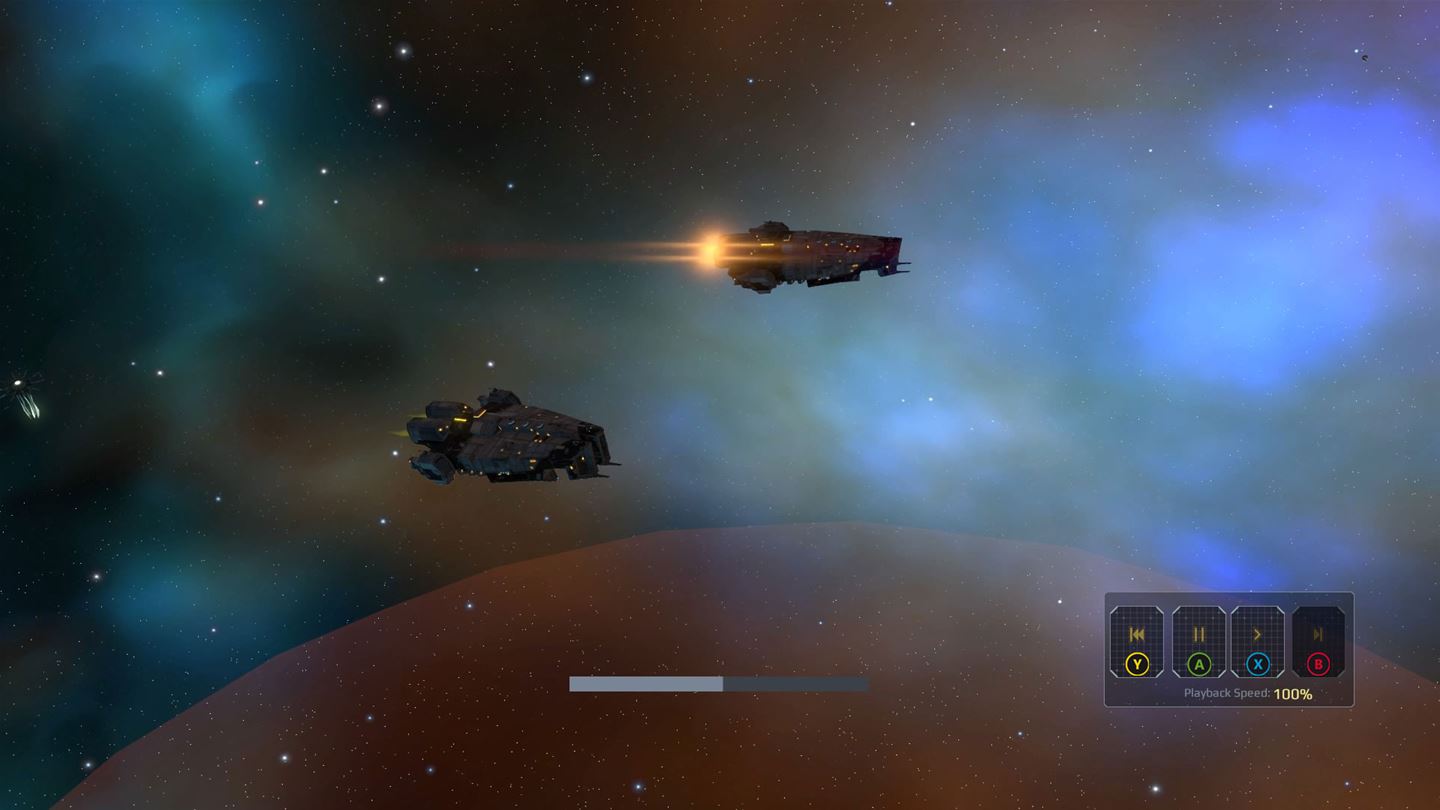Open the playback control panel frame

coord(1228,650)
